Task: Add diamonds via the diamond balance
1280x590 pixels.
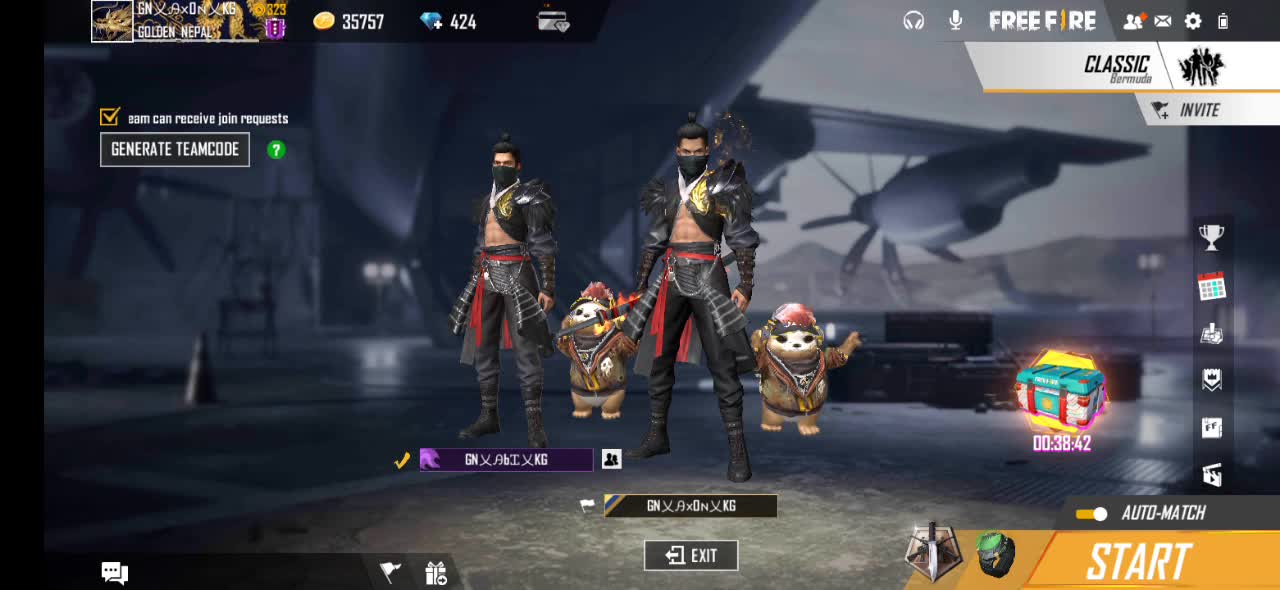Action: click(448, 21)
